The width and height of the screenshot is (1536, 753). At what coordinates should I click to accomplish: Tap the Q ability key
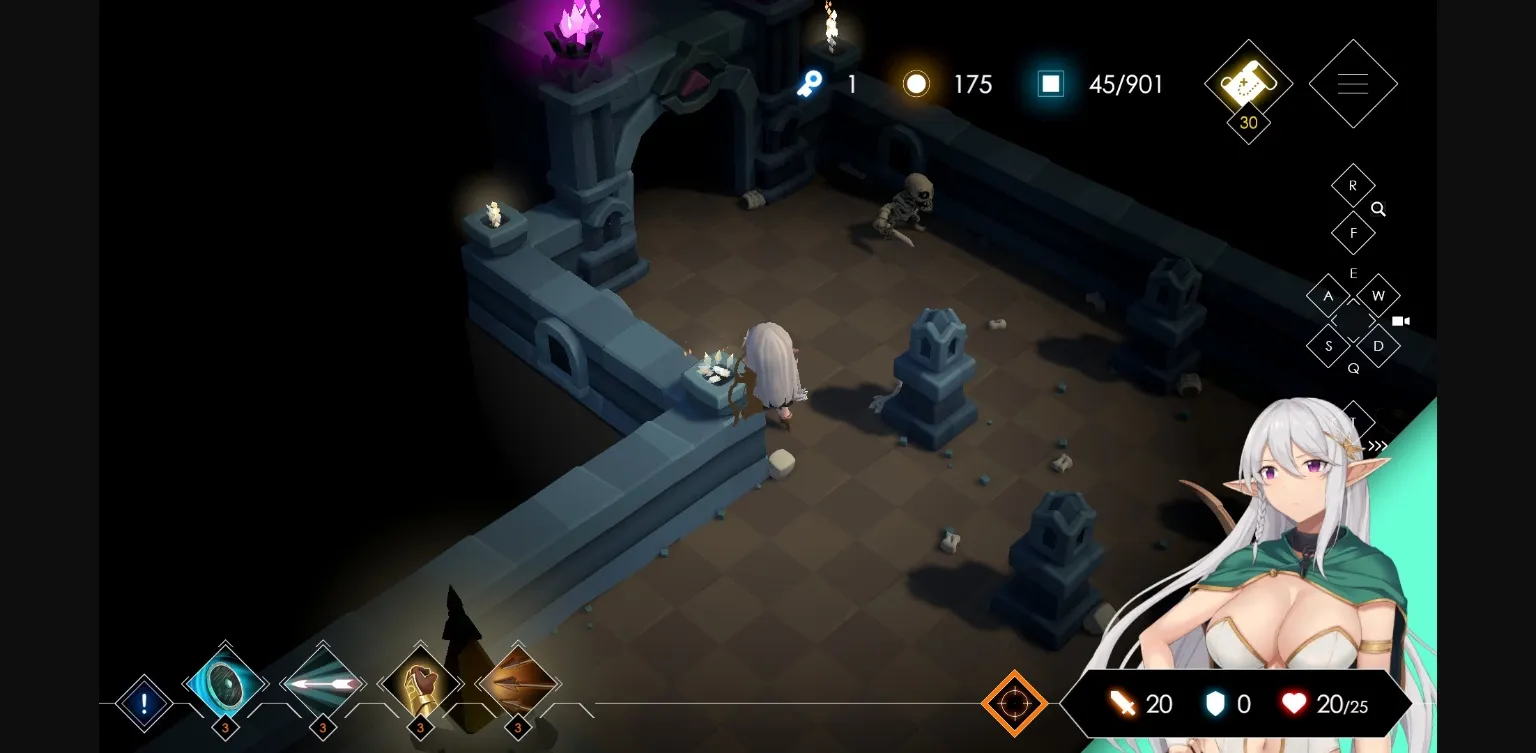pyautogui.click(x=1354, y=368)
